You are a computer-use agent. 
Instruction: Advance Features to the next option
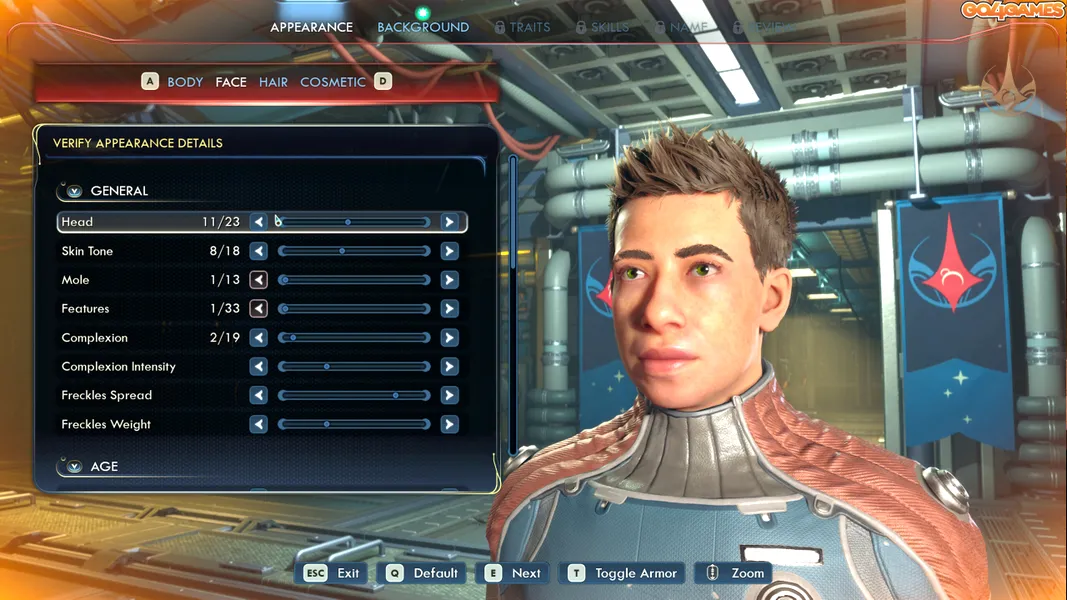[x=449, y=309]
